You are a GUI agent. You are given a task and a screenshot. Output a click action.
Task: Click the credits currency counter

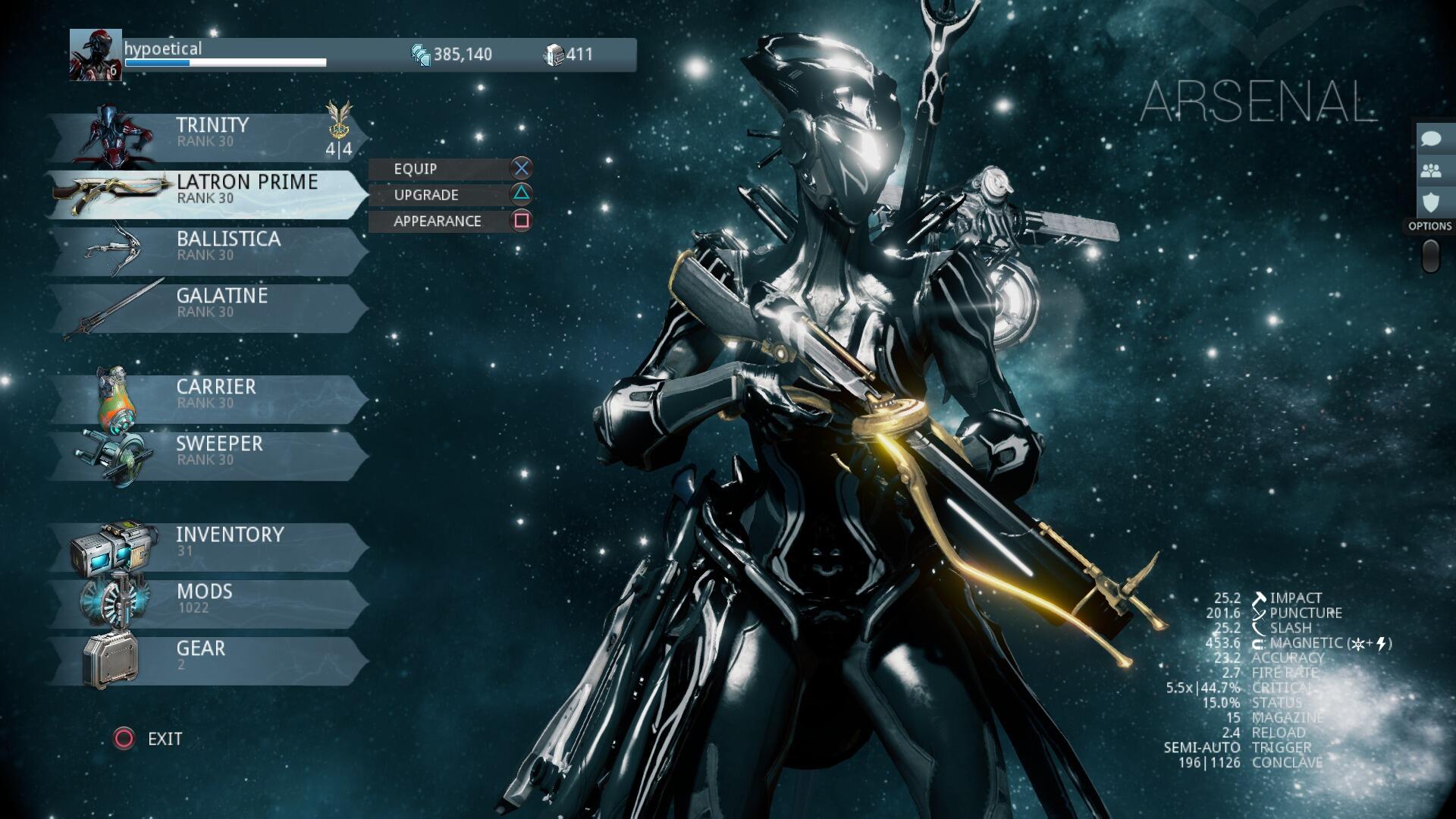pos(452,55)
